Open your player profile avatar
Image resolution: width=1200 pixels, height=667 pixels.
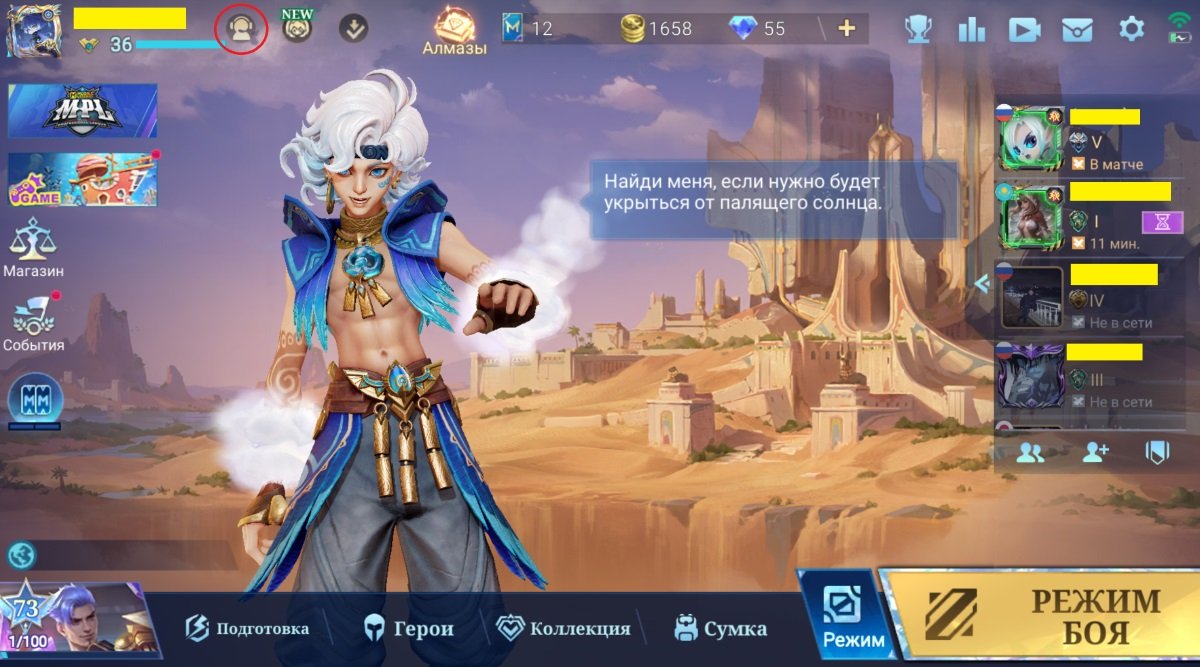pos(33,31)
